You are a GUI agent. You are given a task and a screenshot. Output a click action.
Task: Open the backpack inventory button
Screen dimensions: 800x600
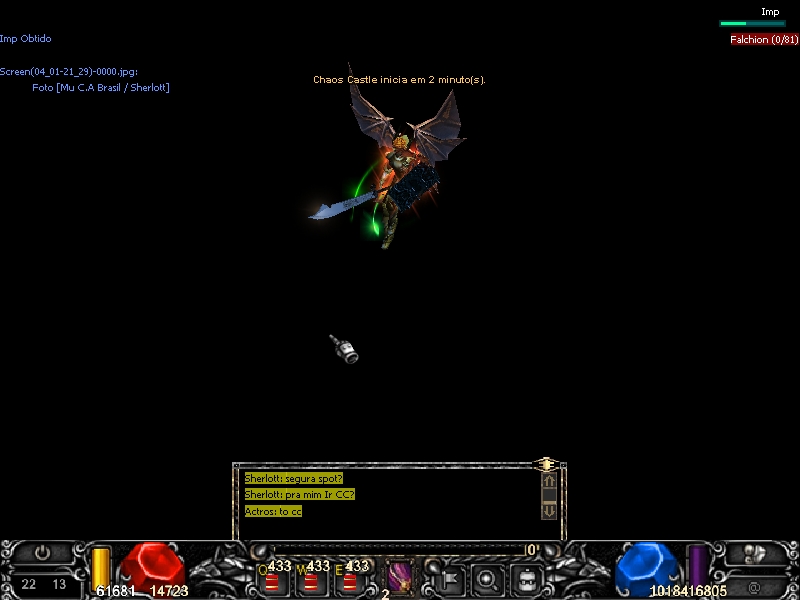[527, 578]
